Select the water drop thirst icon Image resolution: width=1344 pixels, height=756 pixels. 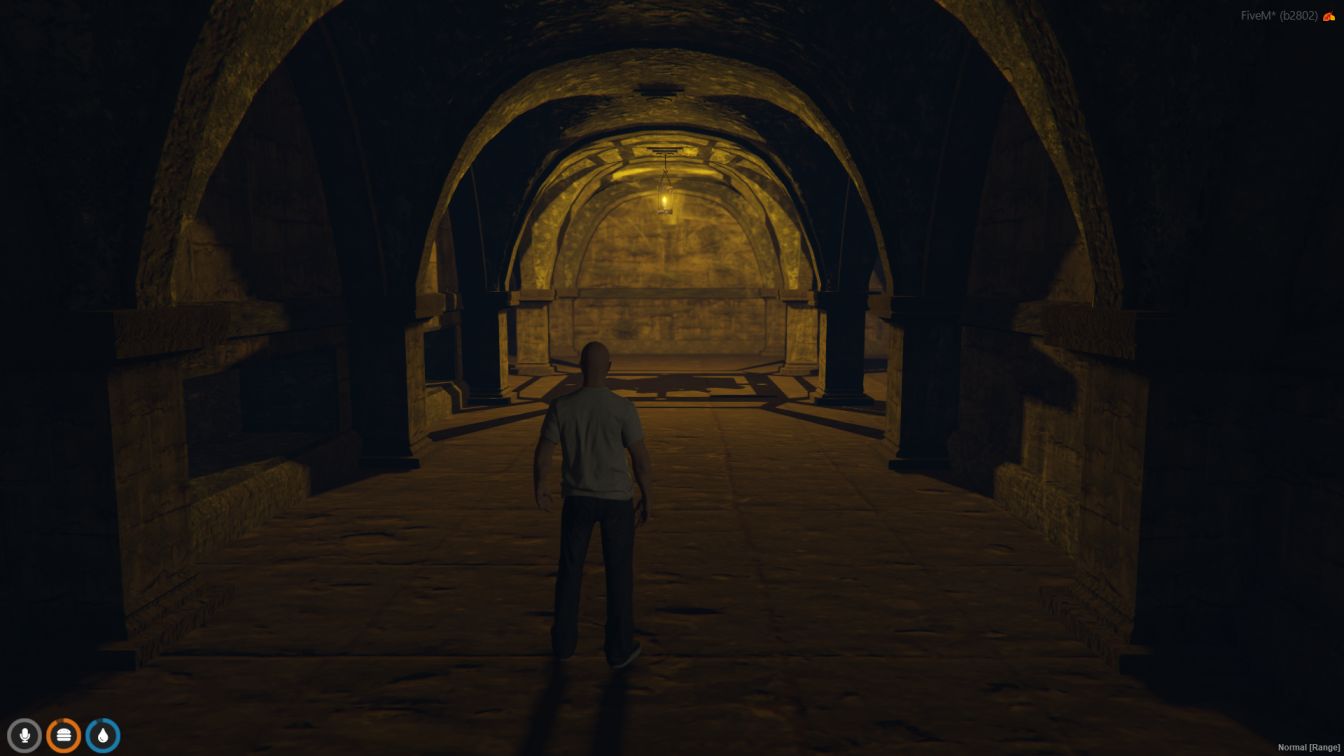[102, 736]
